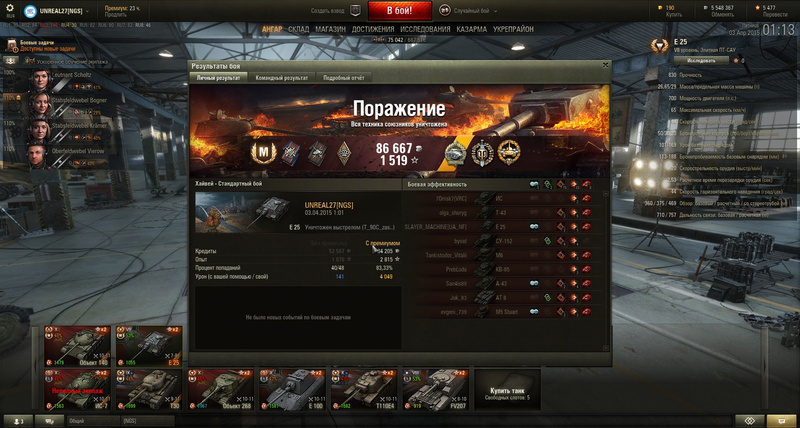Switch to the "Командный результат" tab

pyautogui.click(x=282, y=77)
